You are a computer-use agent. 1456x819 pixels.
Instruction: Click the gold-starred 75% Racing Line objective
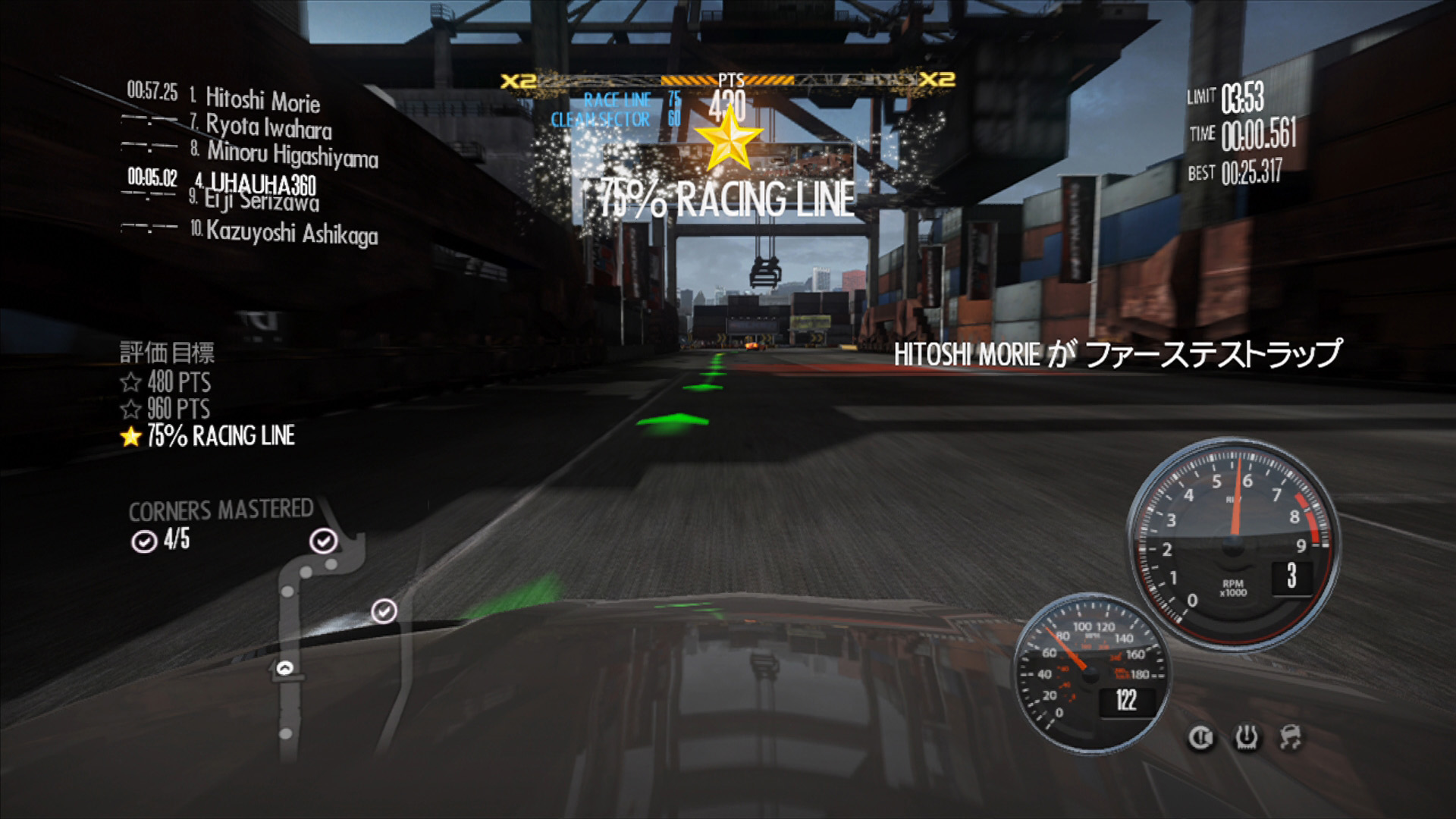208,436
